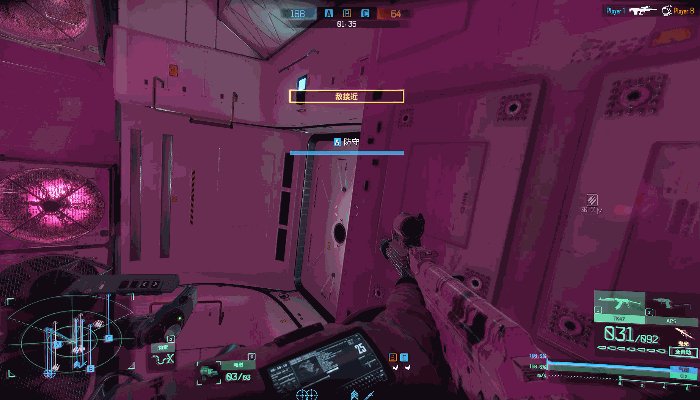700x400 pixels.
Task: Click capture point C indicator
Action: click(365, 14)
